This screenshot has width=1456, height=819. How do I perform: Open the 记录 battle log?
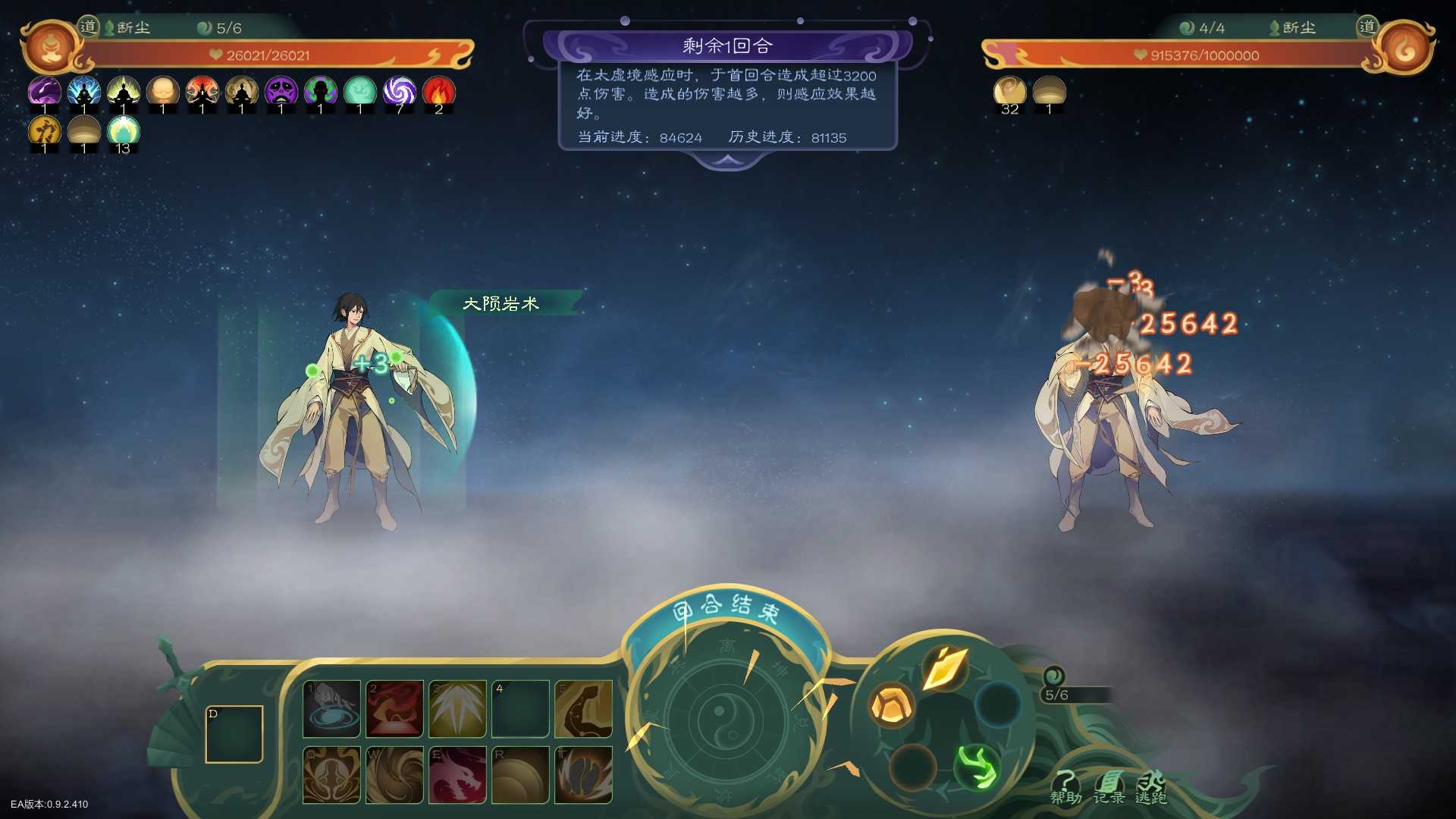coord(1109,787)
